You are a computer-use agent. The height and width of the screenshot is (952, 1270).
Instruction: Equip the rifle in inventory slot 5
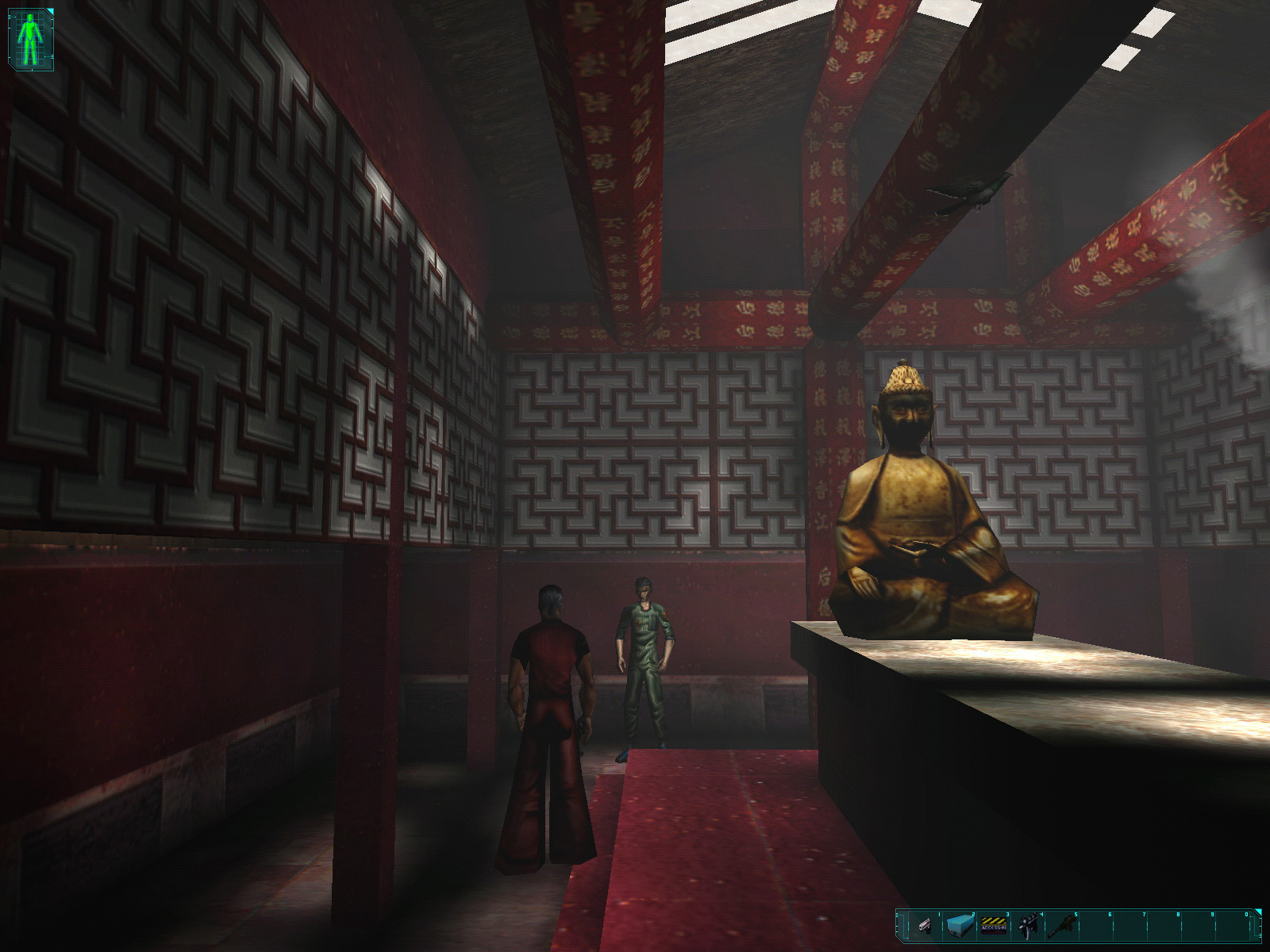1062,925
